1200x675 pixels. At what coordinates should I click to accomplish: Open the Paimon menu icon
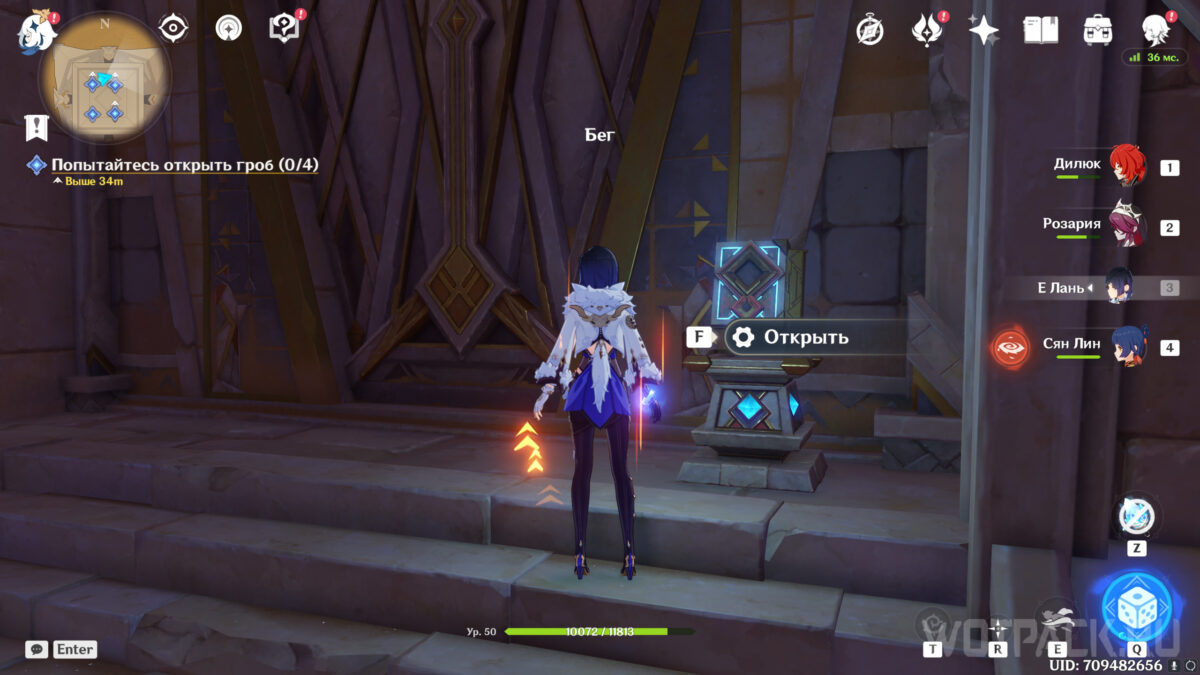tap(36, 32)
